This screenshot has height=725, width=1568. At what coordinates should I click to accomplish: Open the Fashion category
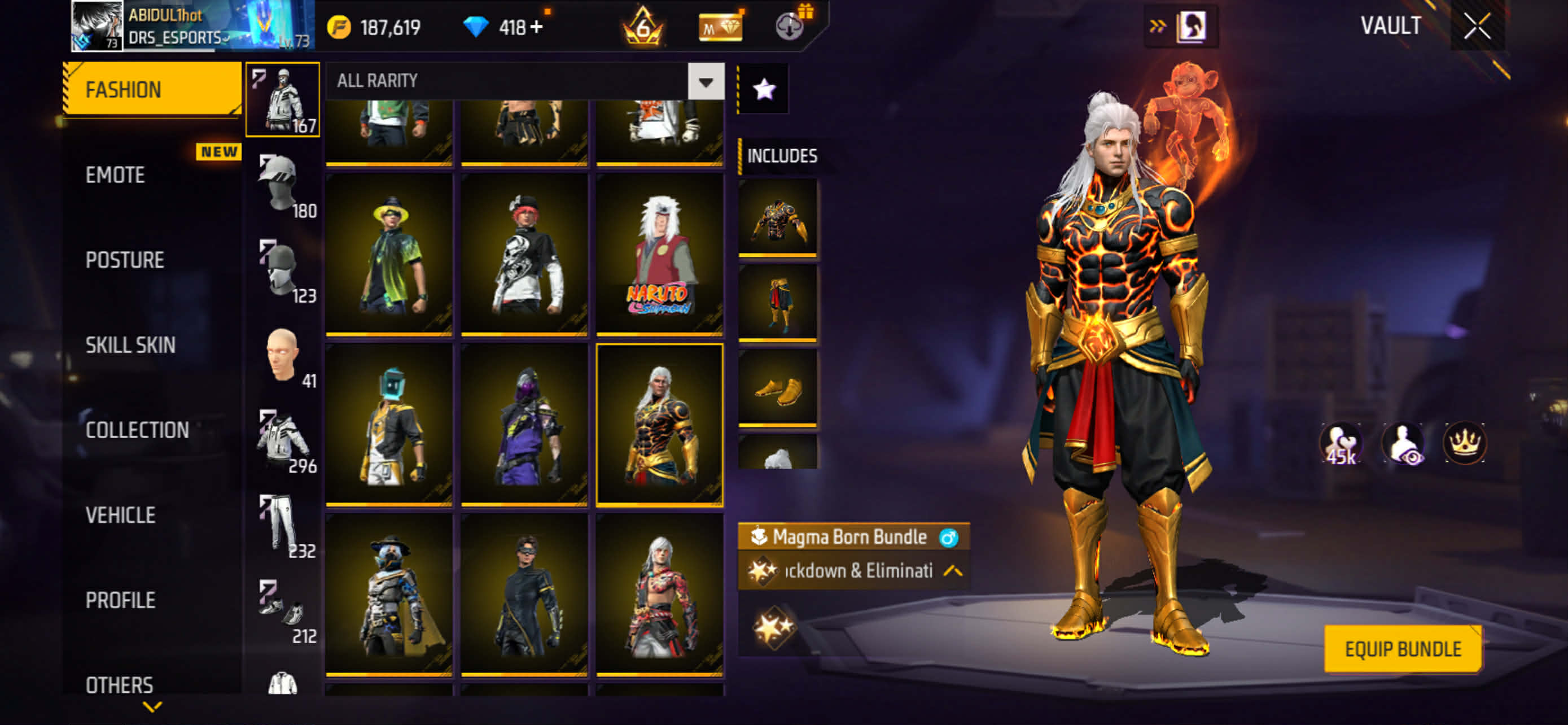pyautogui.click(x=152, y=89)
